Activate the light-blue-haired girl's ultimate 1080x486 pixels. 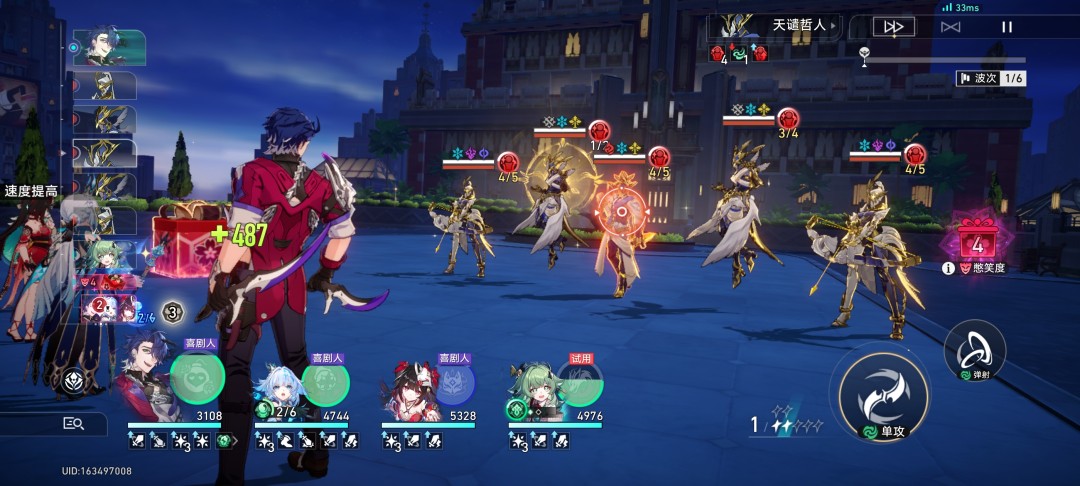coord(325,380)
